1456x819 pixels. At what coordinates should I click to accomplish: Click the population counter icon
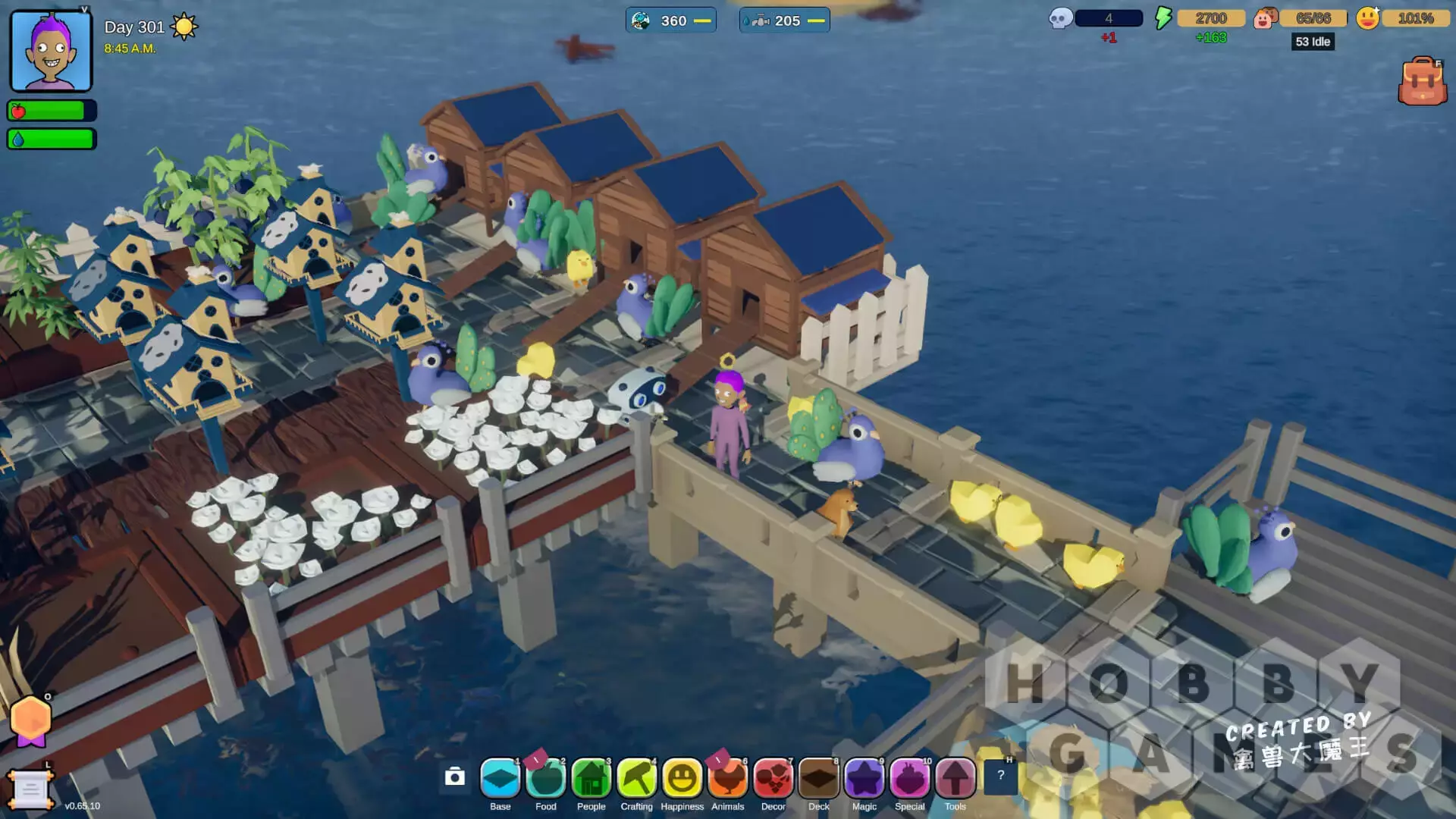click(x=1265, y=18)
